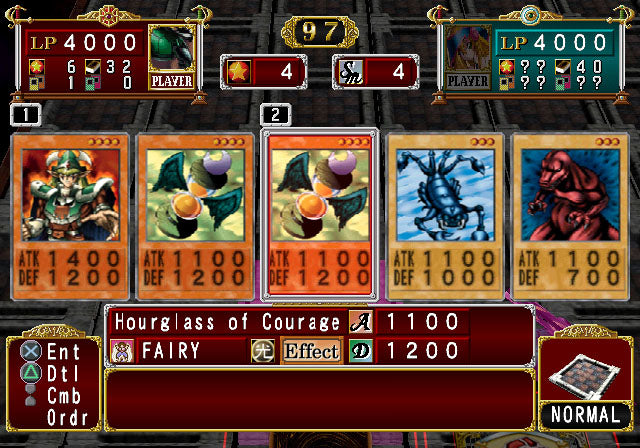Select the green-helmet warrior card with 1400 ATK
Screen dimensions: 640x448
tap(69, 215)
